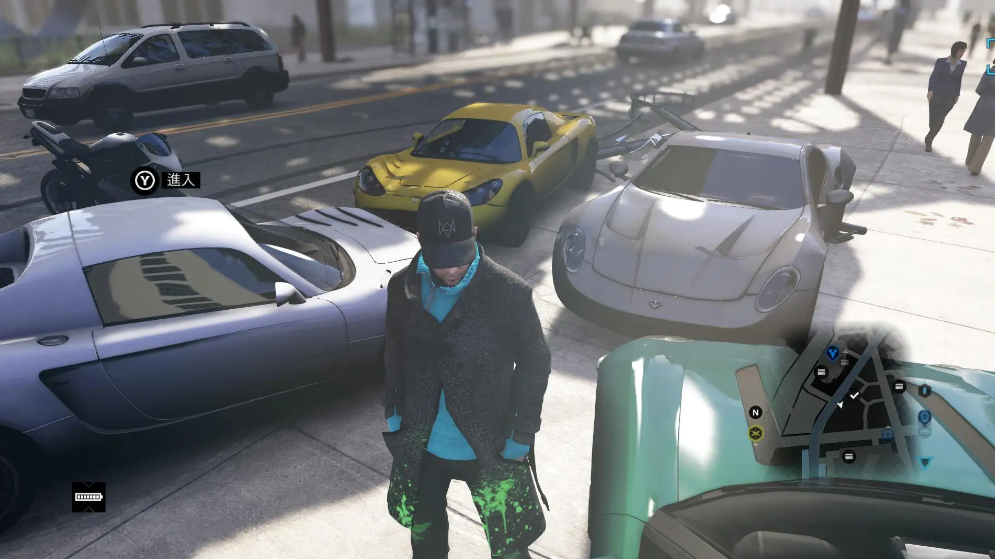
Task: Select the yellow hexagon map marker
Action: (x=755, y=433)
